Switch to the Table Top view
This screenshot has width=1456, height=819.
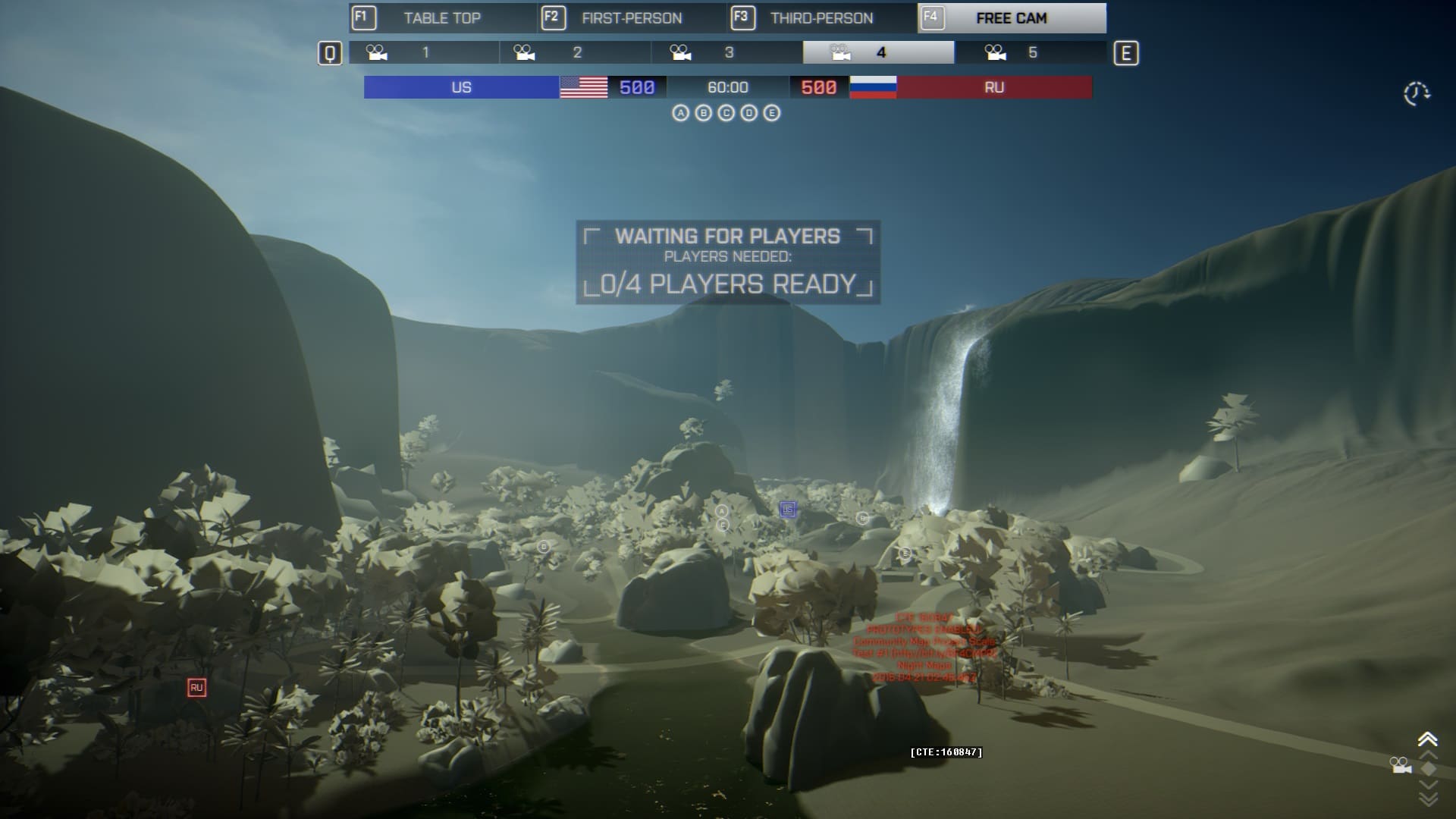[x=443, y=18]
